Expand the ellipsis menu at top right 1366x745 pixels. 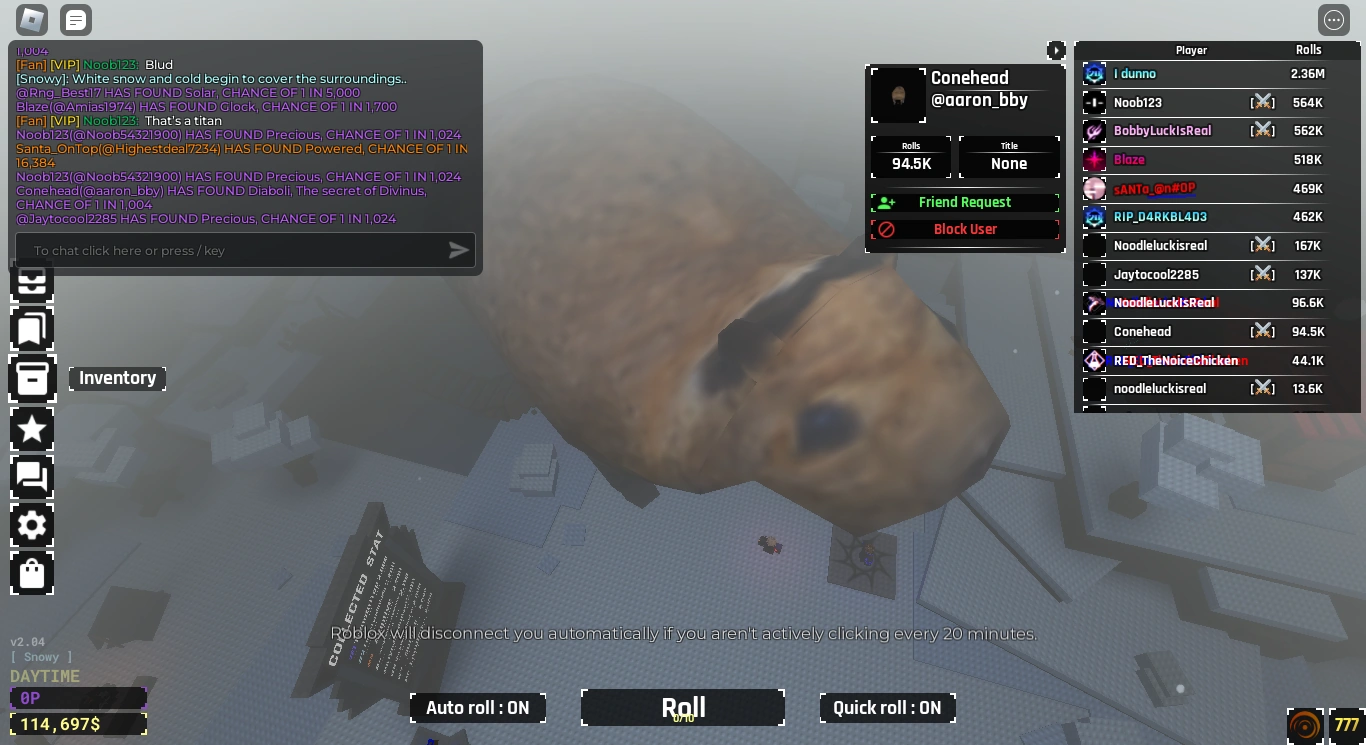(x=1333, y=19)
